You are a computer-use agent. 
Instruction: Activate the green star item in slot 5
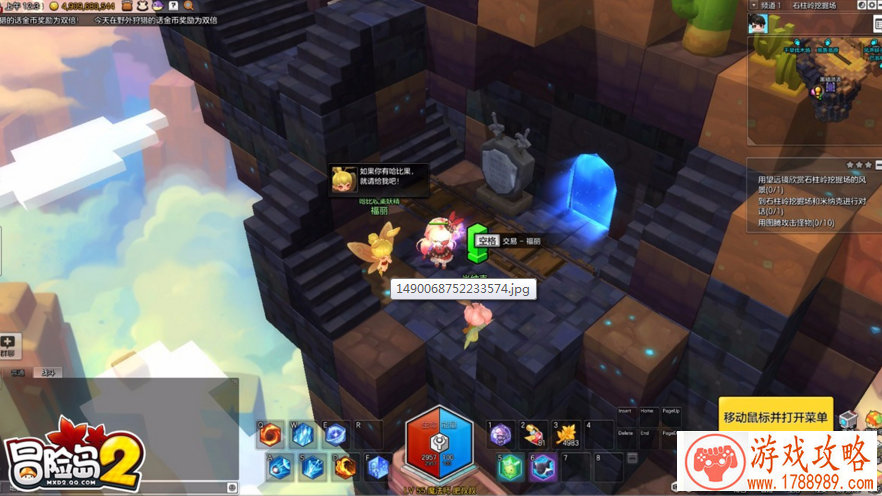click(x=511, y=466)
